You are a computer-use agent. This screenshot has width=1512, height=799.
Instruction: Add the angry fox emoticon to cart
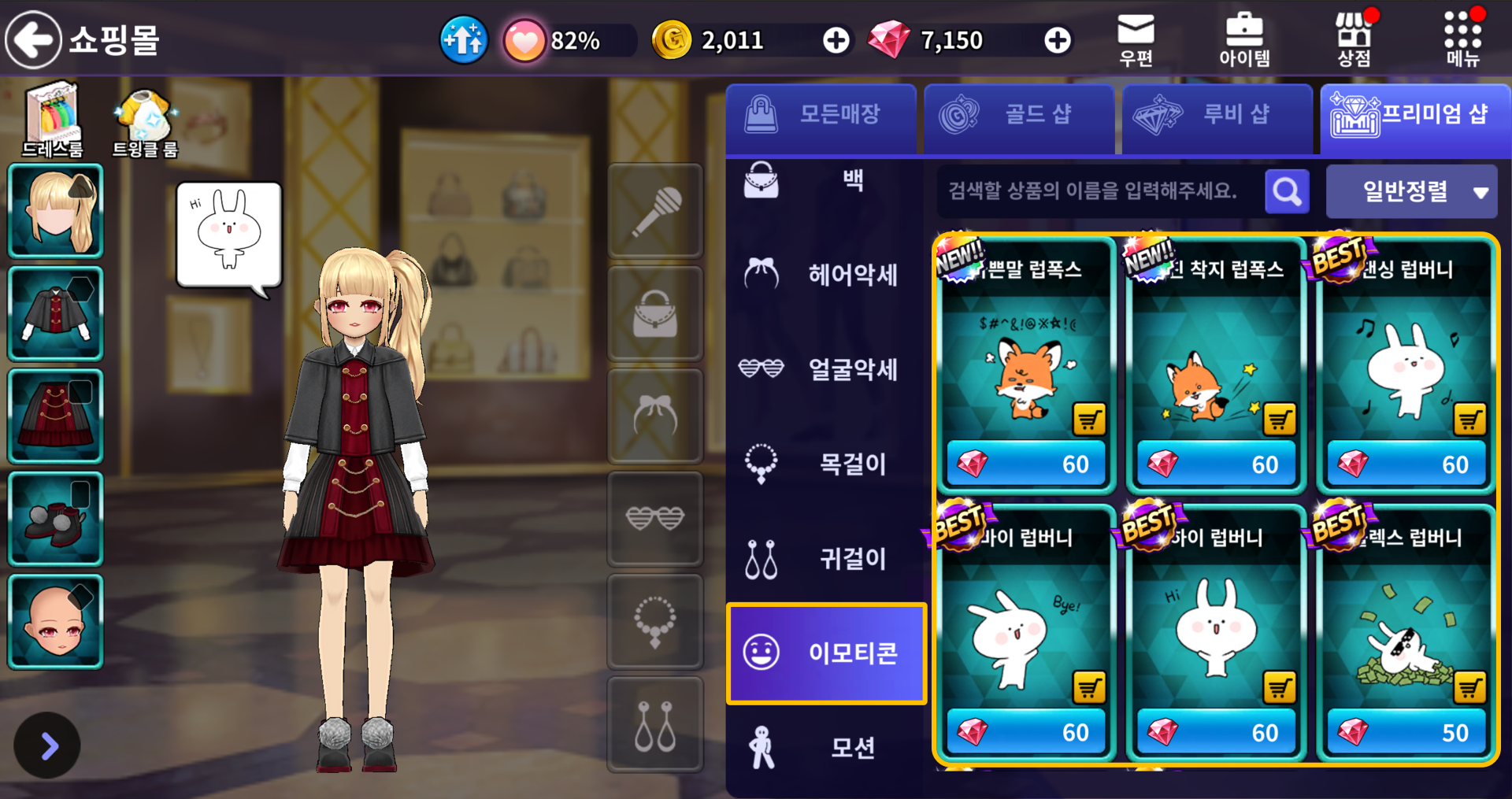[x=1089, y=420]
